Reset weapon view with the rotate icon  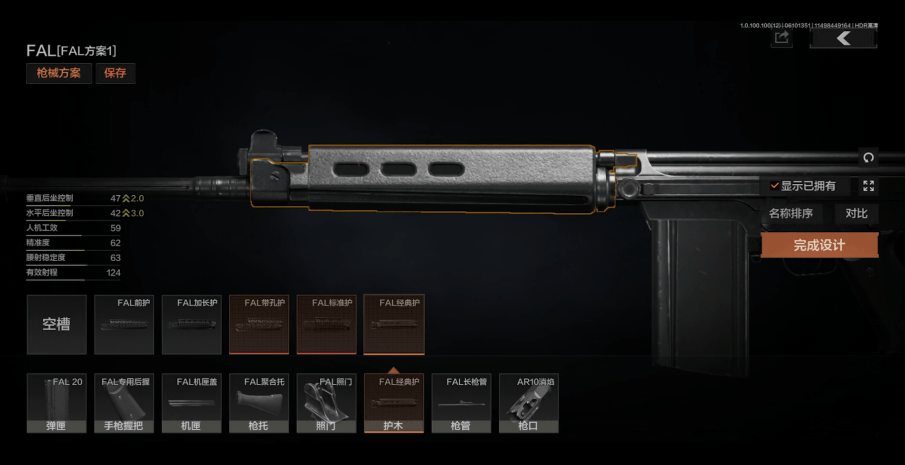coord(868,157)
